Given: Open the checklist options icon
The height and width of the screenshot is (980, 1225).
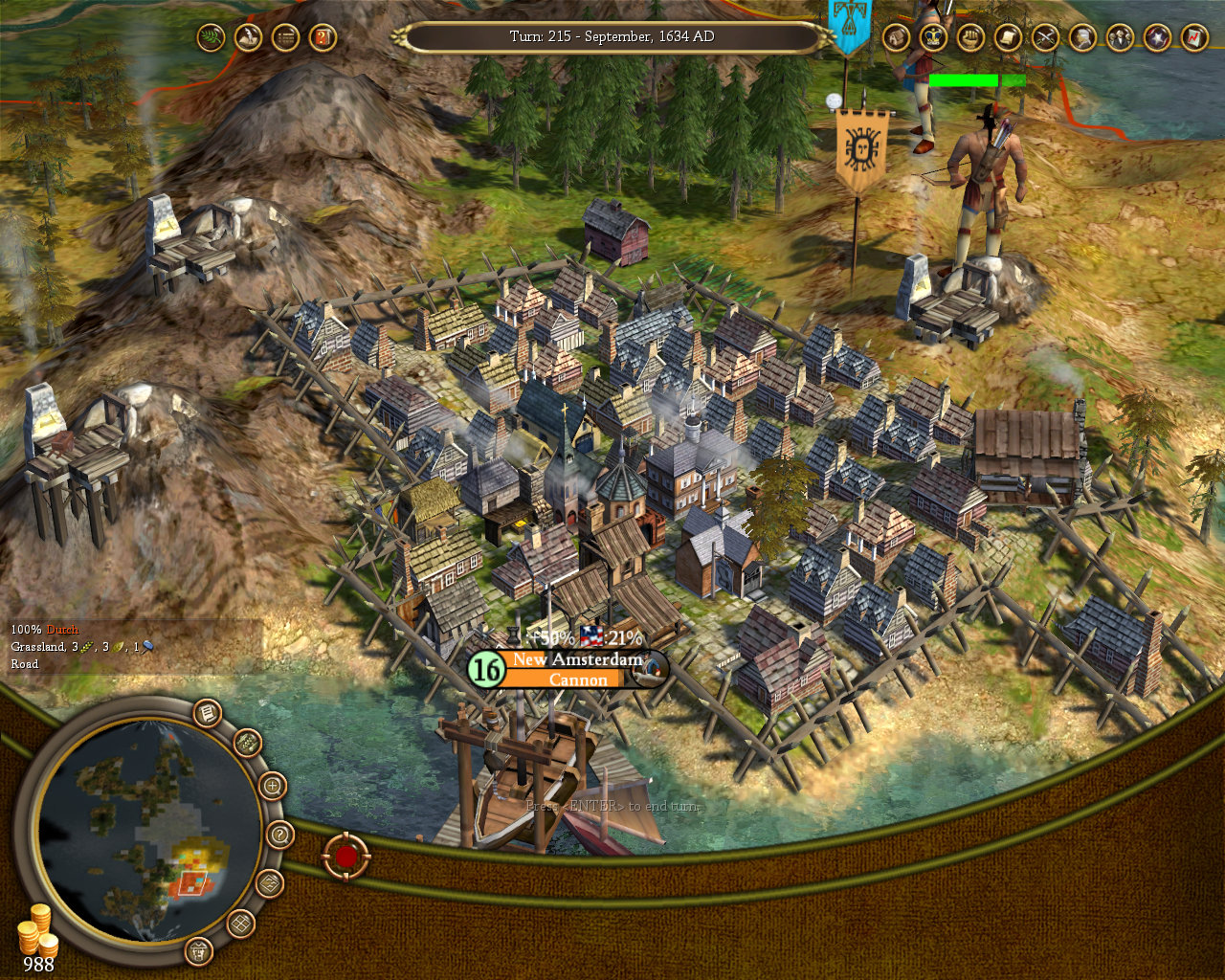Looking at the screenshot, I should 285,38.
